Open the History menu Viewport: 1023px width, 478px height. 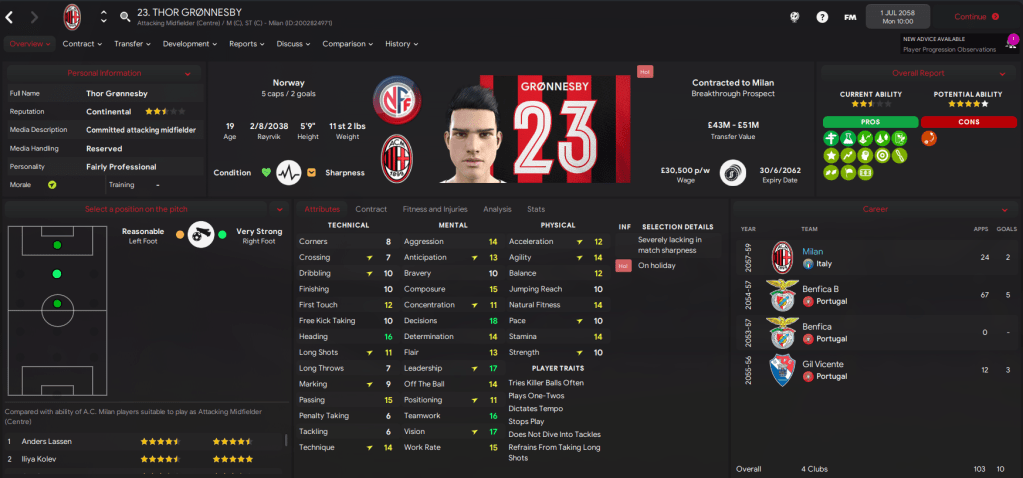401,44
